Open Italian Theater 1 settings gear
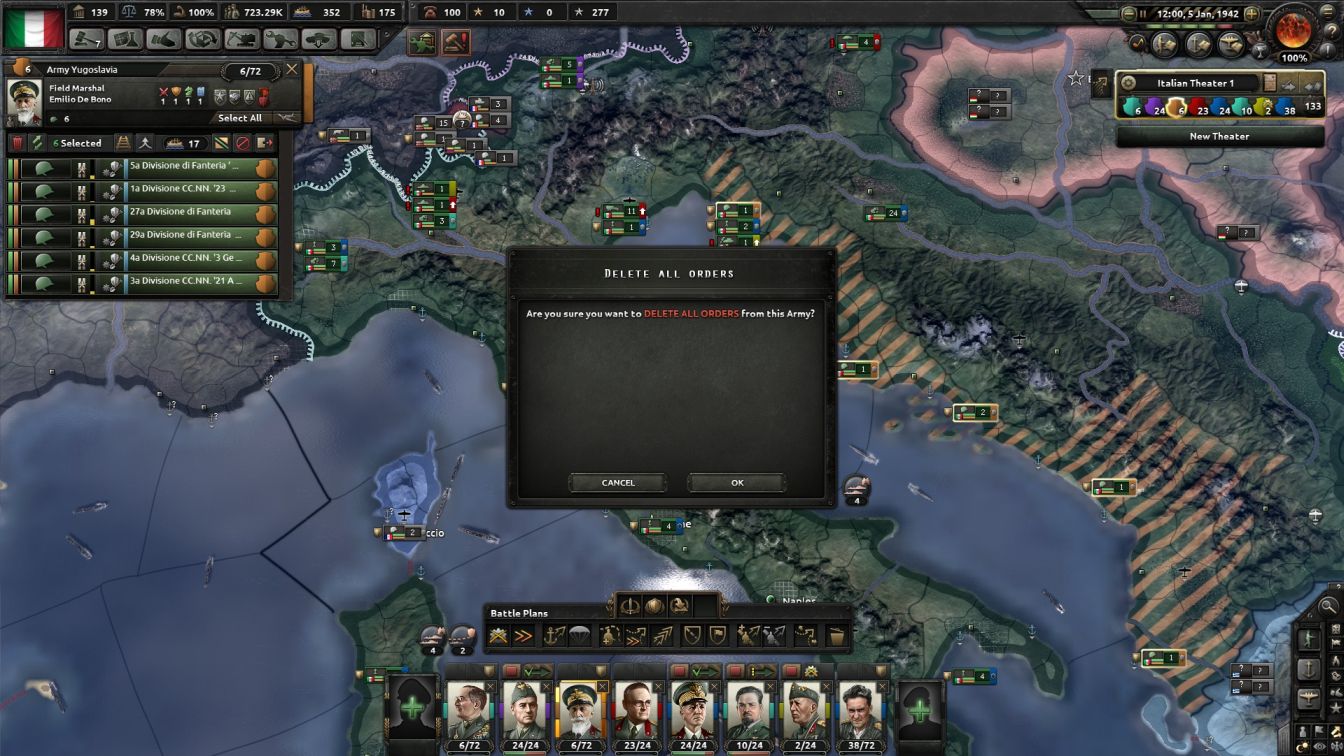This screenshot has width=1344, height=756. [1128, 83]
